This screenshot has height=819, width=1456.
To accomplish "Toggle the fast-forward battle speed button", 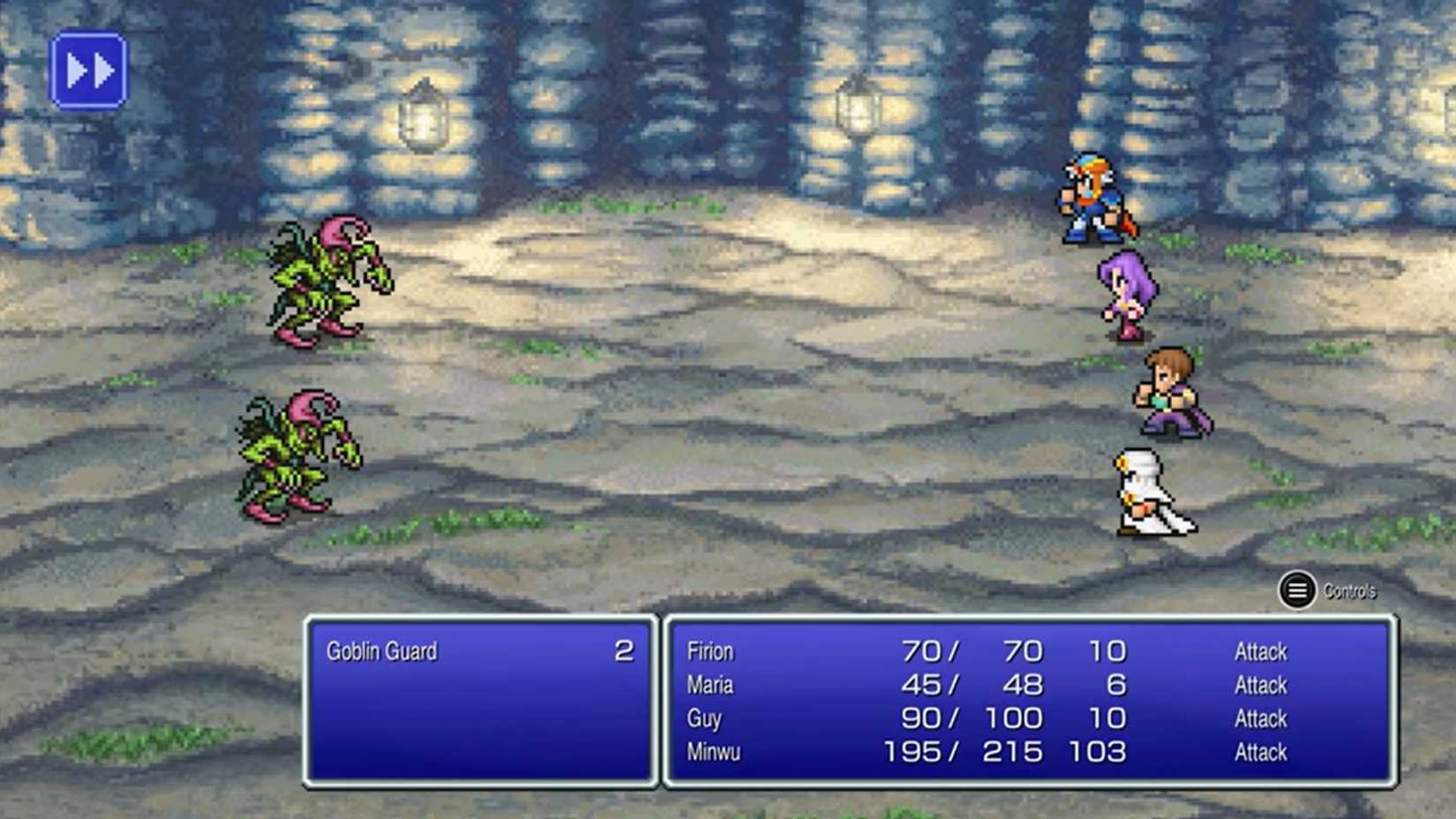I will [x=88, y=71].
